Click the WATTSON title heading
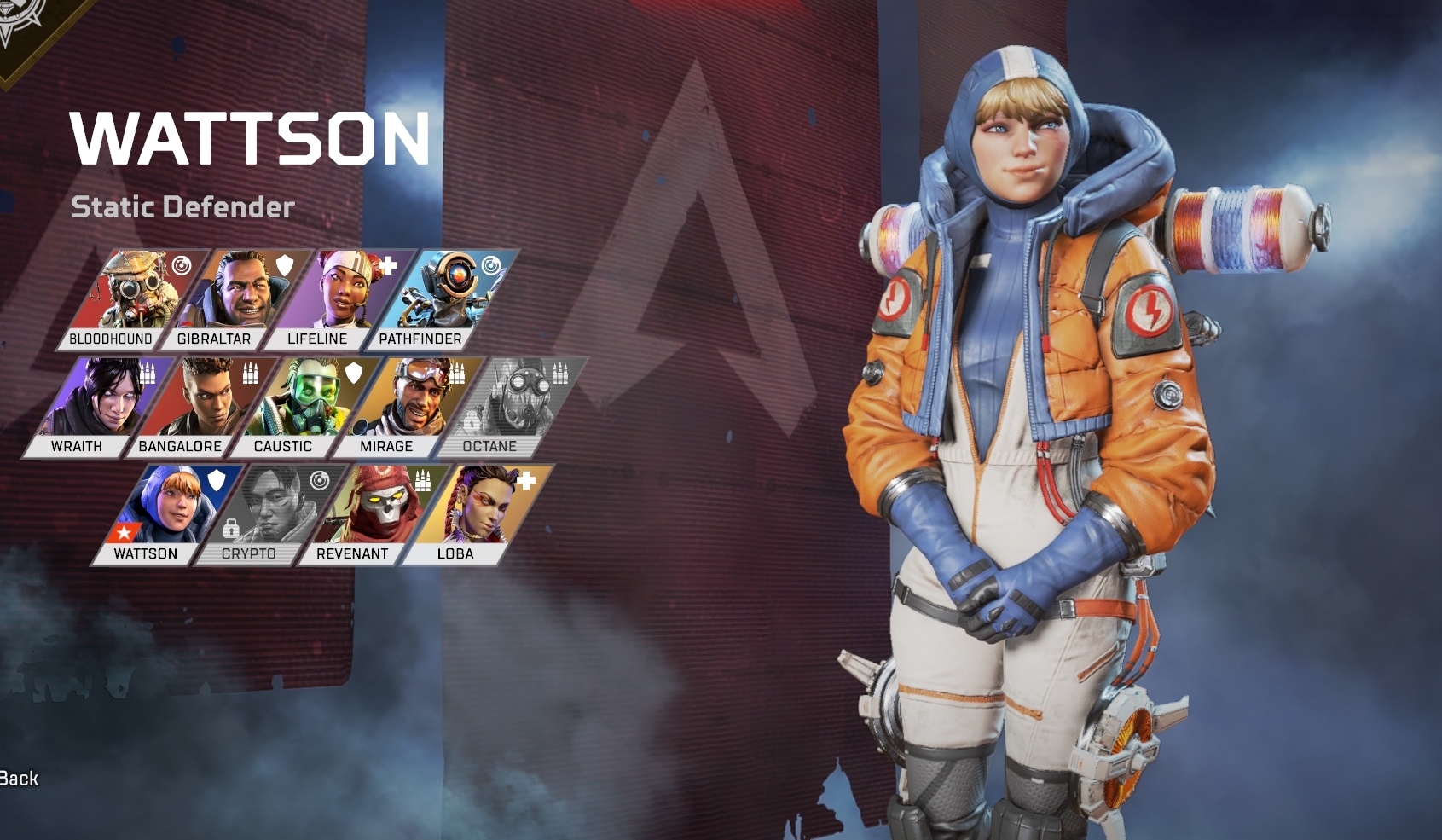Screen dimensions: 1442x840 coord(250,139)
